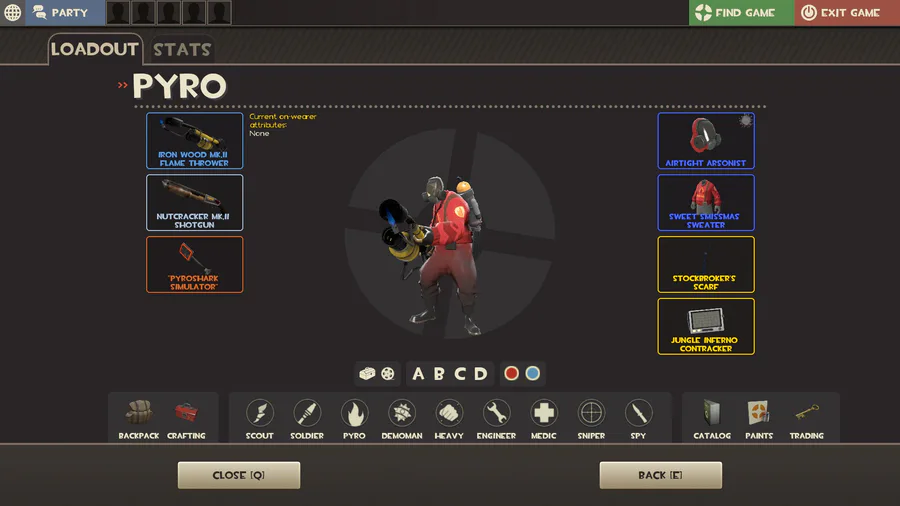
Task: Go to the Crafting screen
Action: [x=186, y=419]
